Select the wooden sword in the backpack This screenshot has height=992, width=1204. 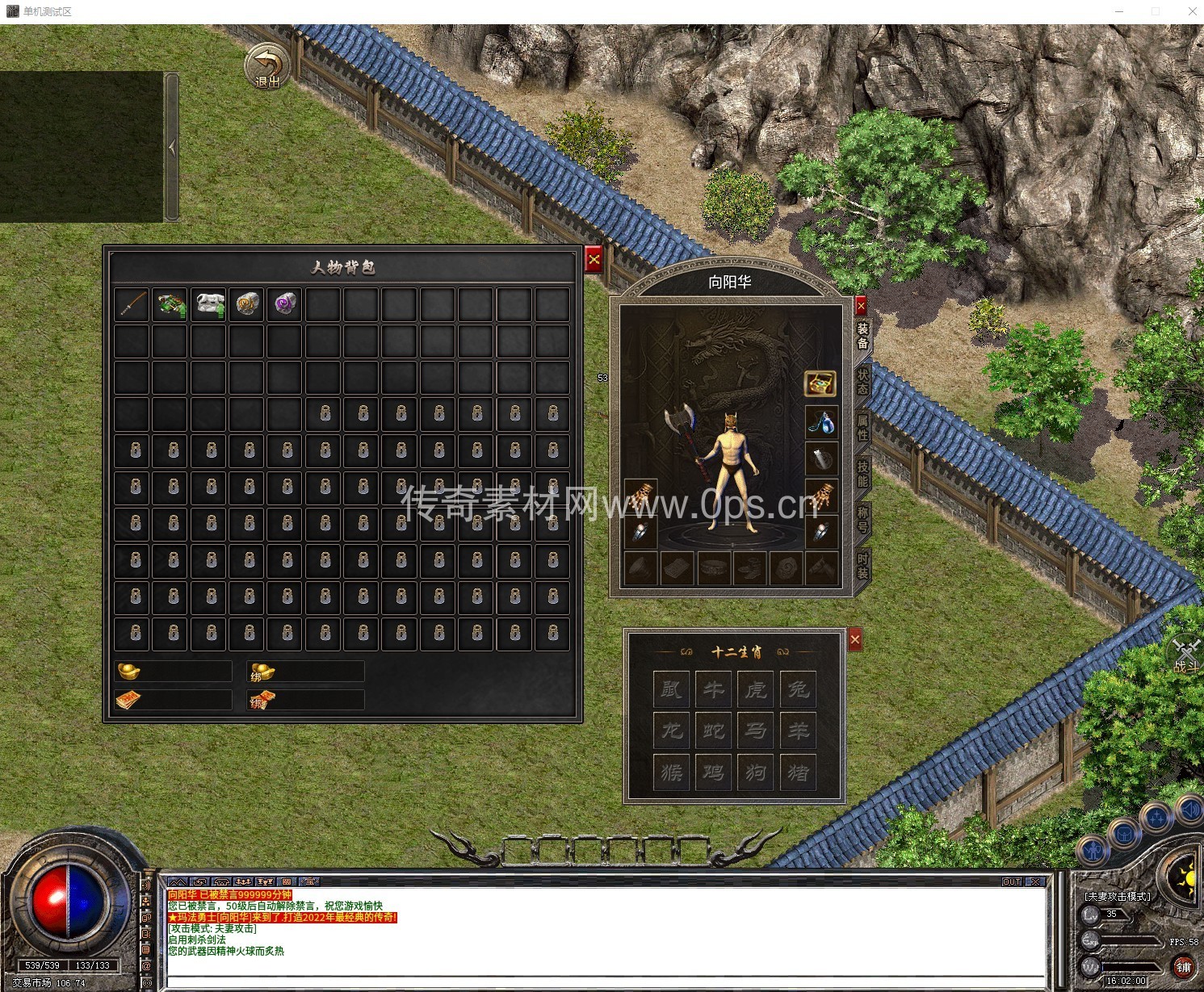132,304
